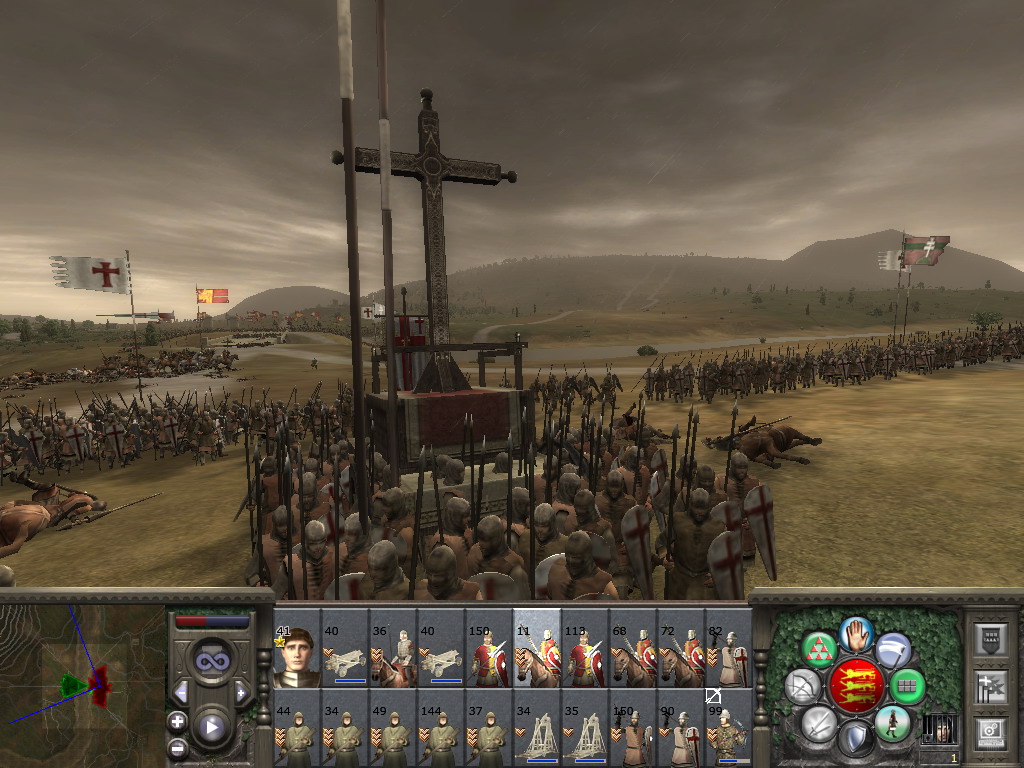Image resolution: width=1024 pixels, height=768 pixels.
Task: Toggle the shield guard mode button
Action: (x=855, y=739)
